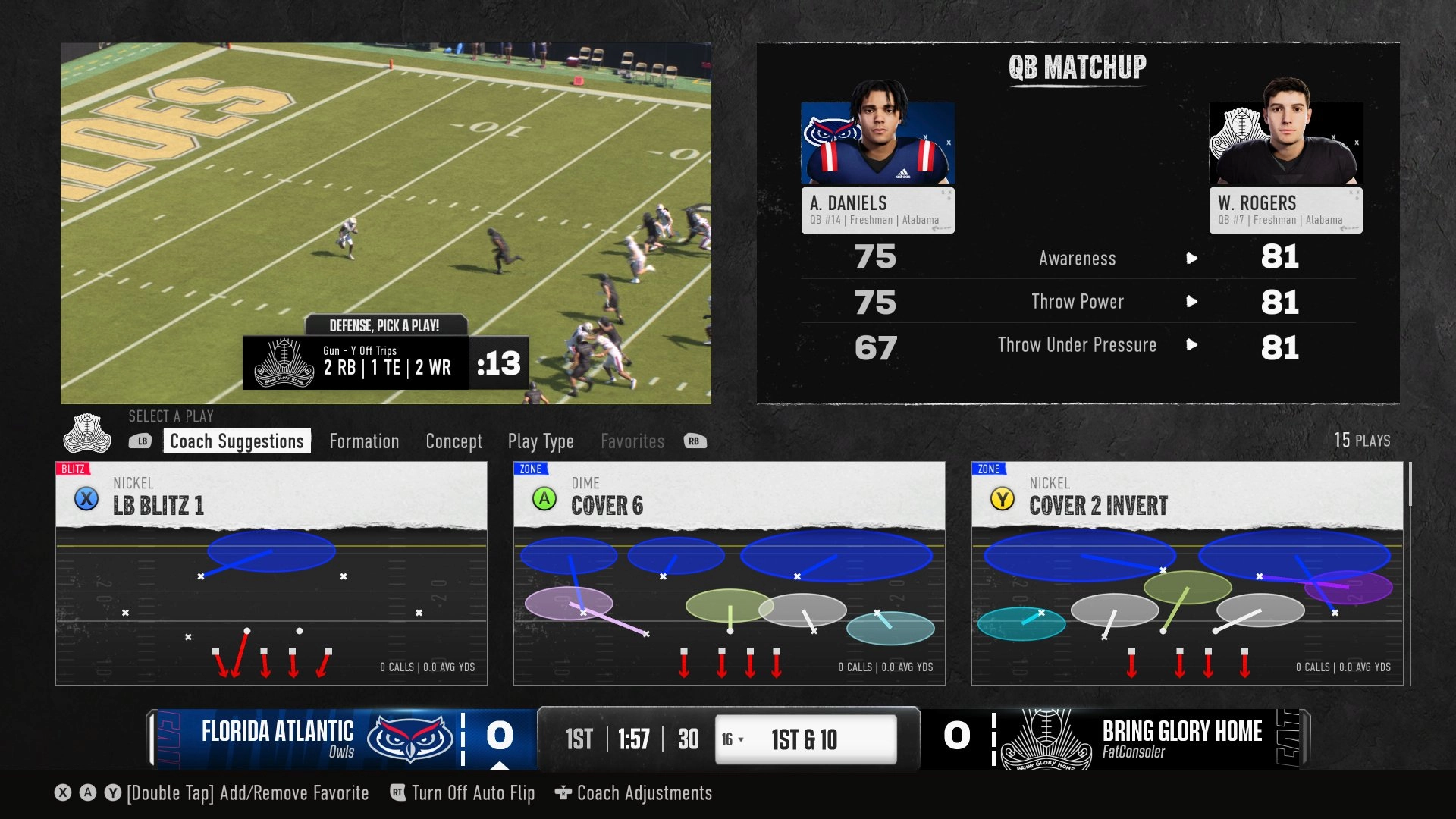Click the LB bumper icon beside Coach Suggestions
This screenshot has width=1456, height=819.
click(x=141, y=441)
